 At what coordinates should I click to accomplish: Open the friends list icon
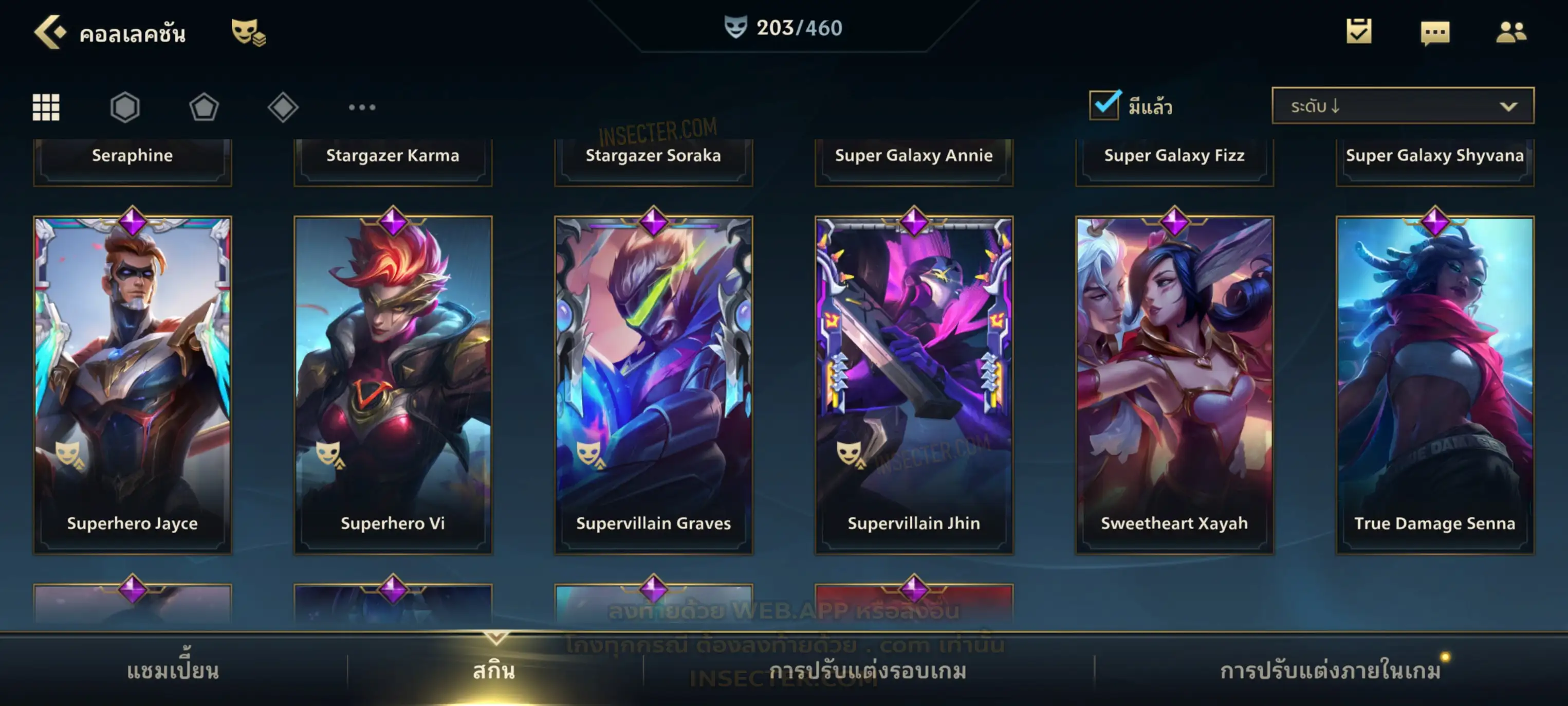pos(1511,32)
